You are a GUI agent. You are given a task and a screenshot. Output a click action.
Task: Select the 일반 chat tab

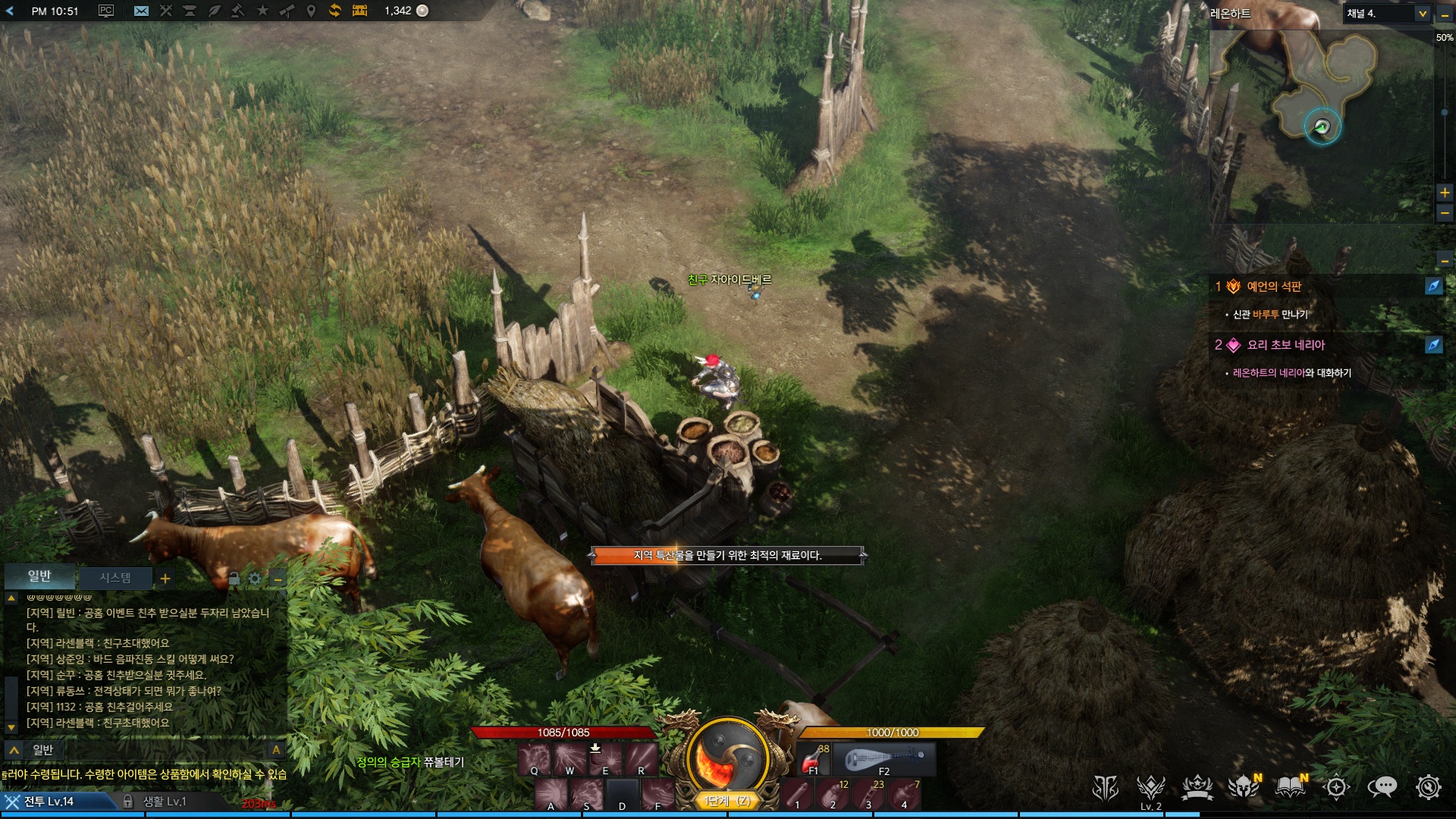point(39,576)
